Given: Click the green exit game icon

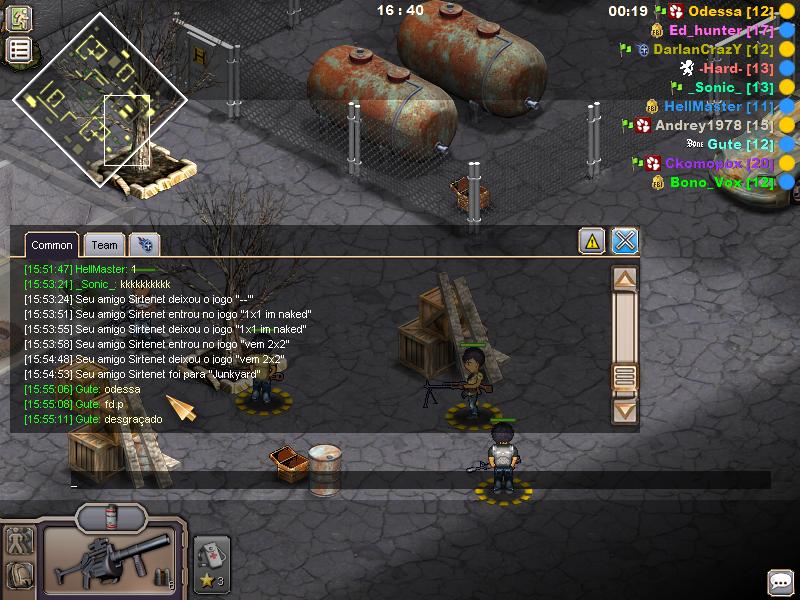Looking at the screenshot, I should coord(19,18).
